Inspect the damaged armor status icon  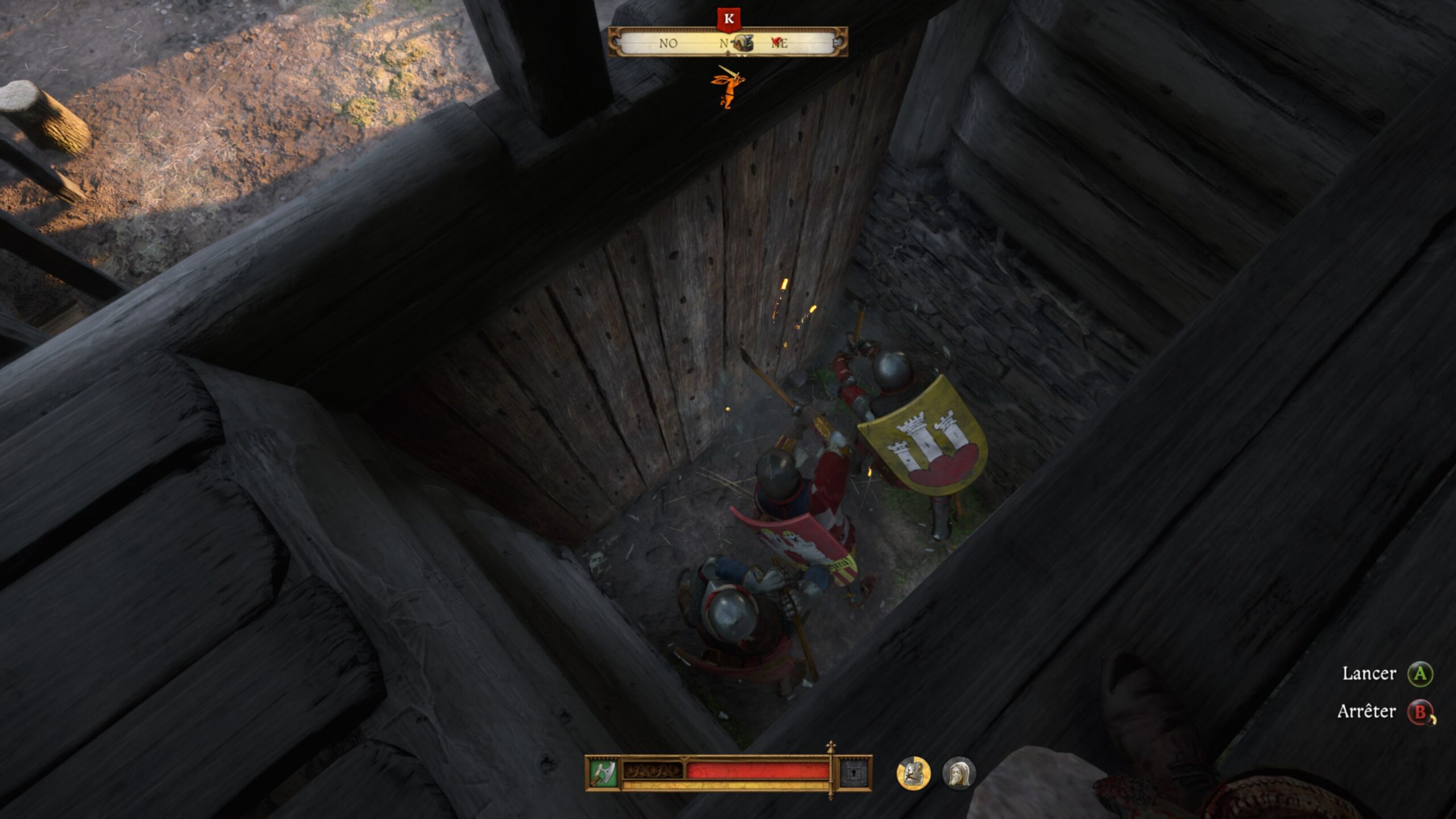click(x=913, y=773)
